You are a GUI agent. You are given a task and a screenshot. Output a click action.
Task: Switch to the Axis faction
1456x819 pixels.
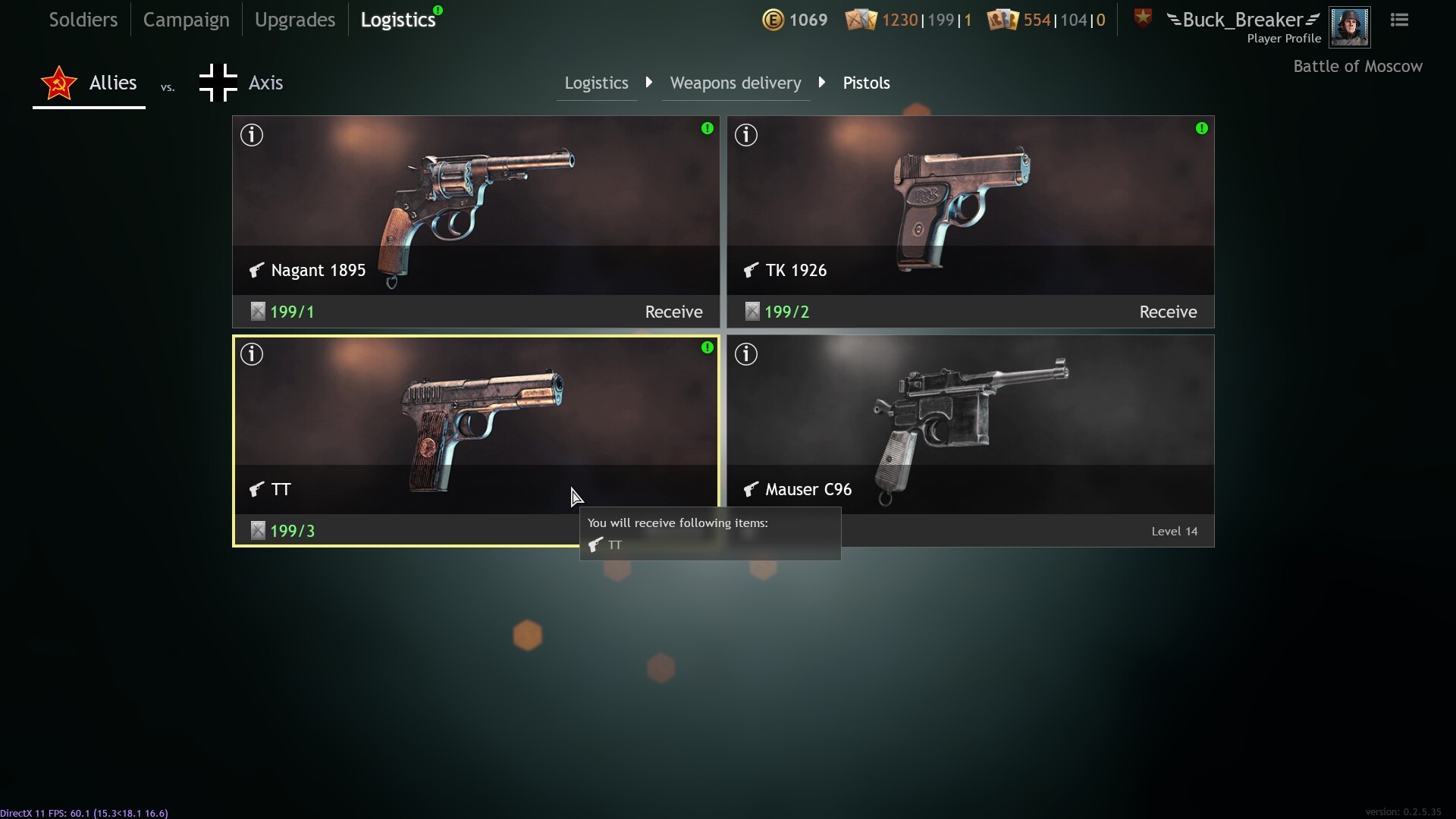coord(241,83)
